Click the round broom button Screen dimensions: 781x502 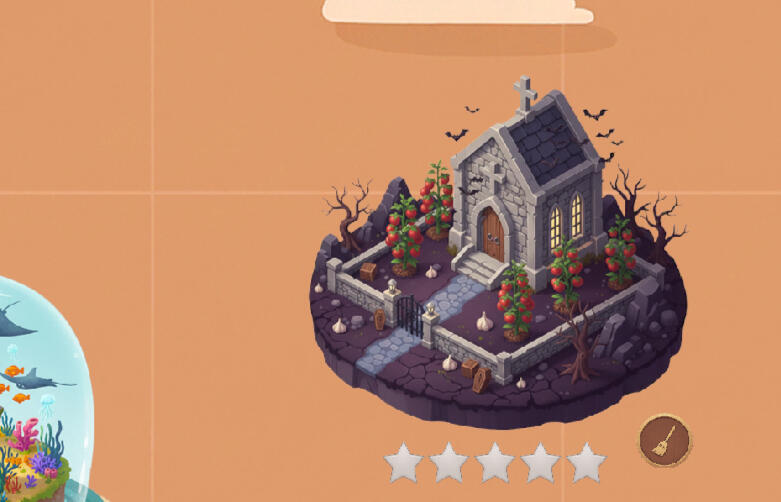point(664,441)
